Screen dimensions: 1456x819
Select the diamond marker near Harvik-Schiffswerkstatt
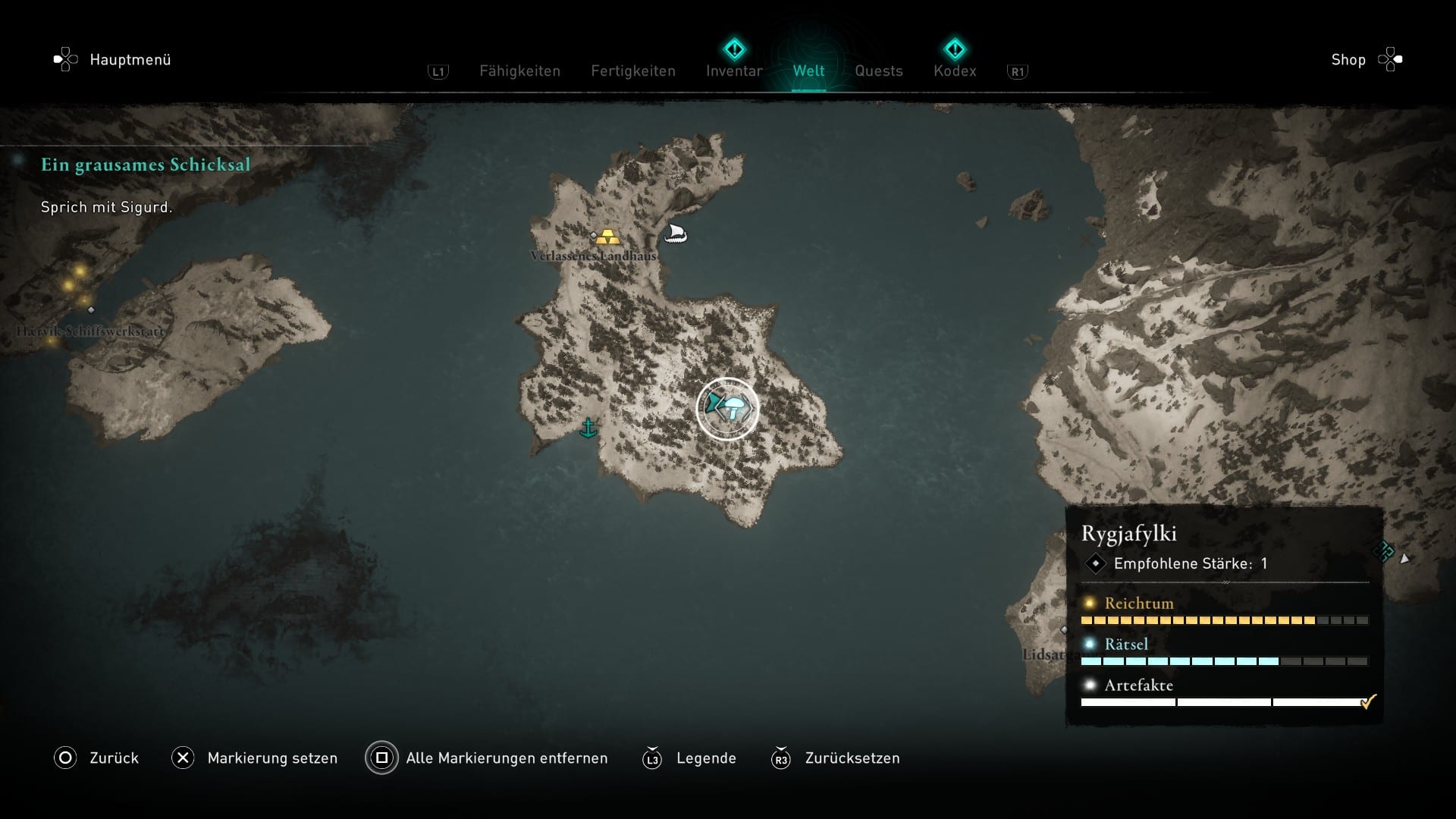point(90,309)
